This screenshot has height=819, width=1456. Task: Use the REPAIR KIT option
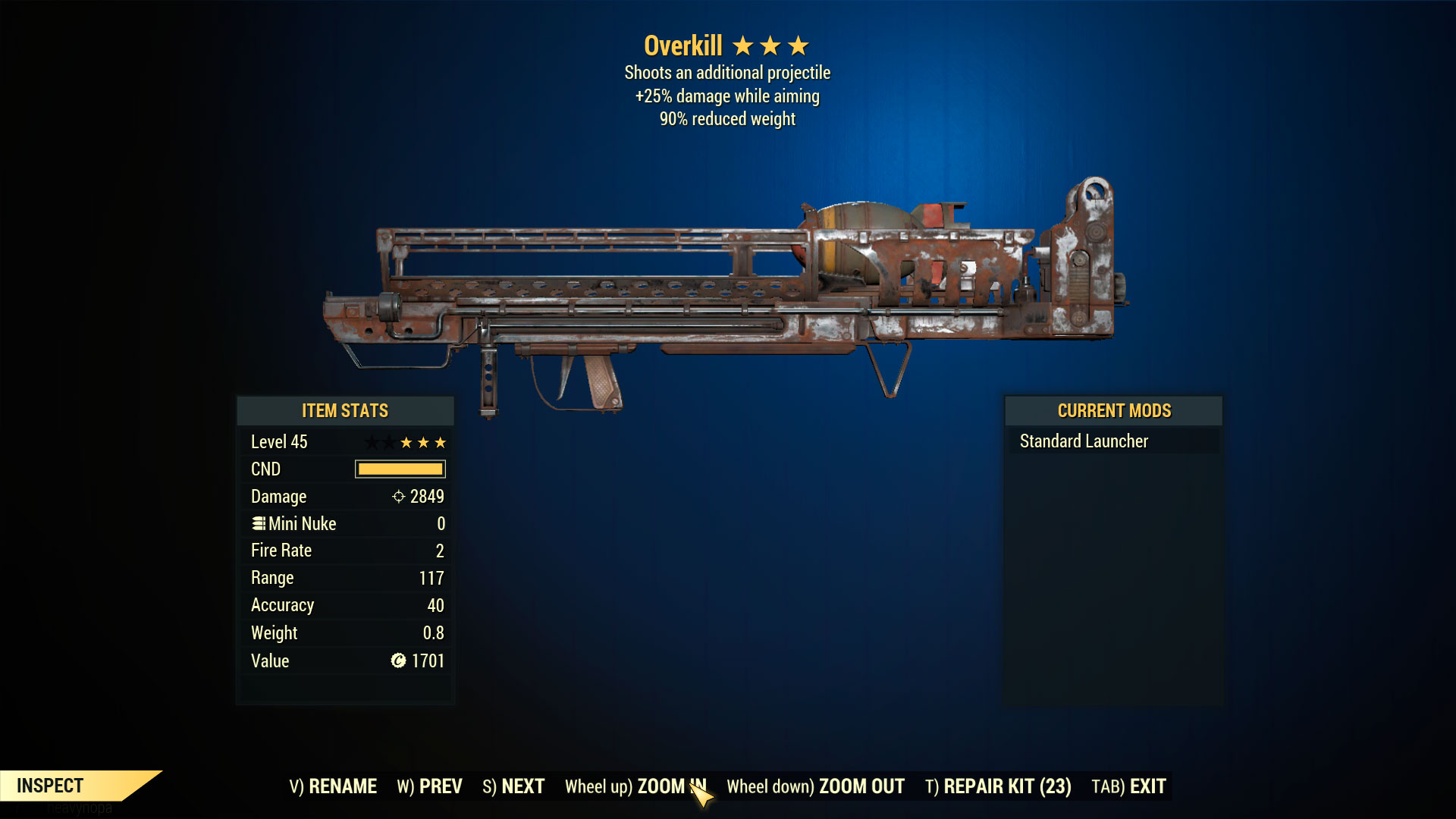tap(998, 786)
